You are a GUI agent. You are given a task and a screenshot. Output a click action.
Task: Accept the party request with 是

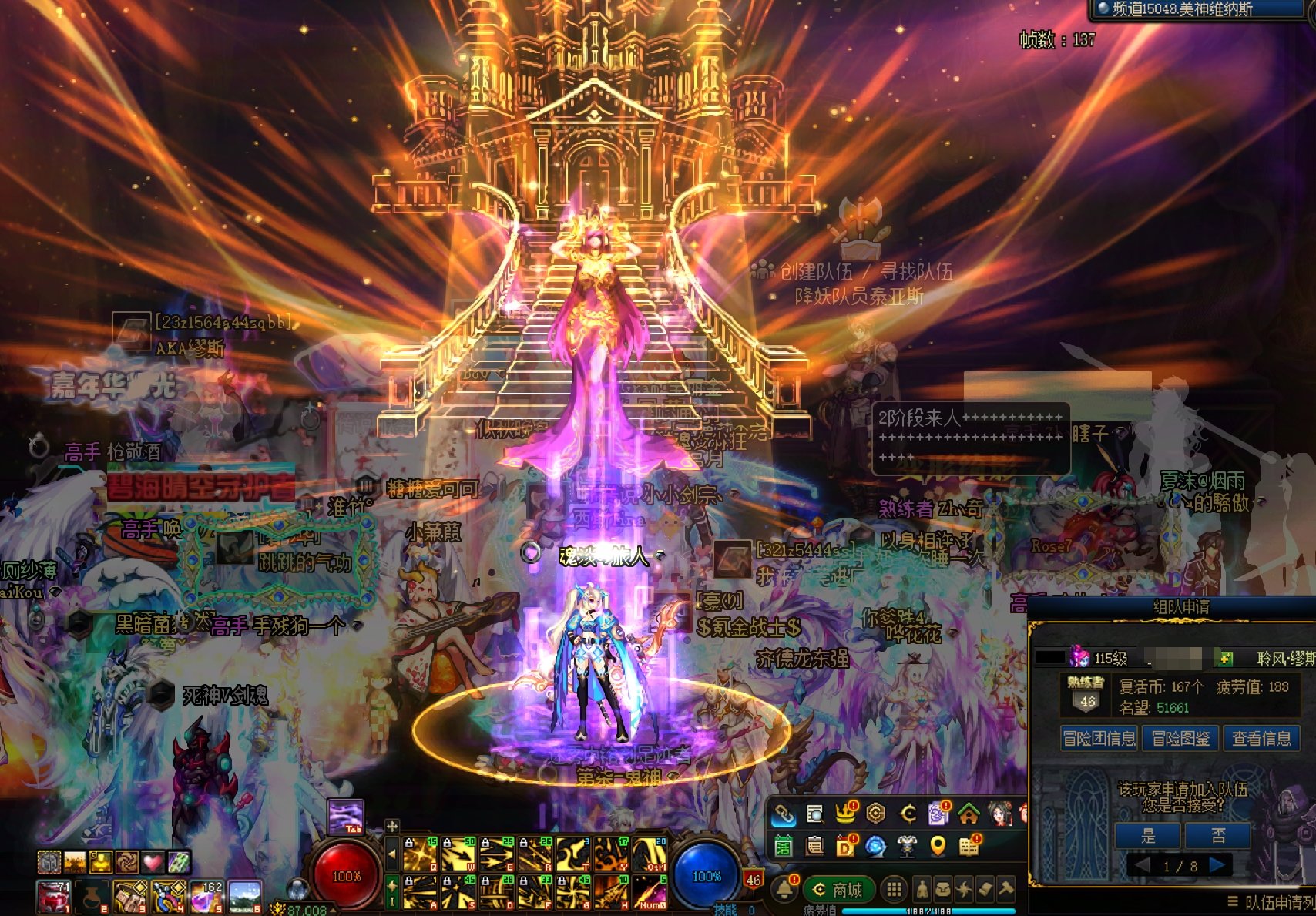(1147, 836)
